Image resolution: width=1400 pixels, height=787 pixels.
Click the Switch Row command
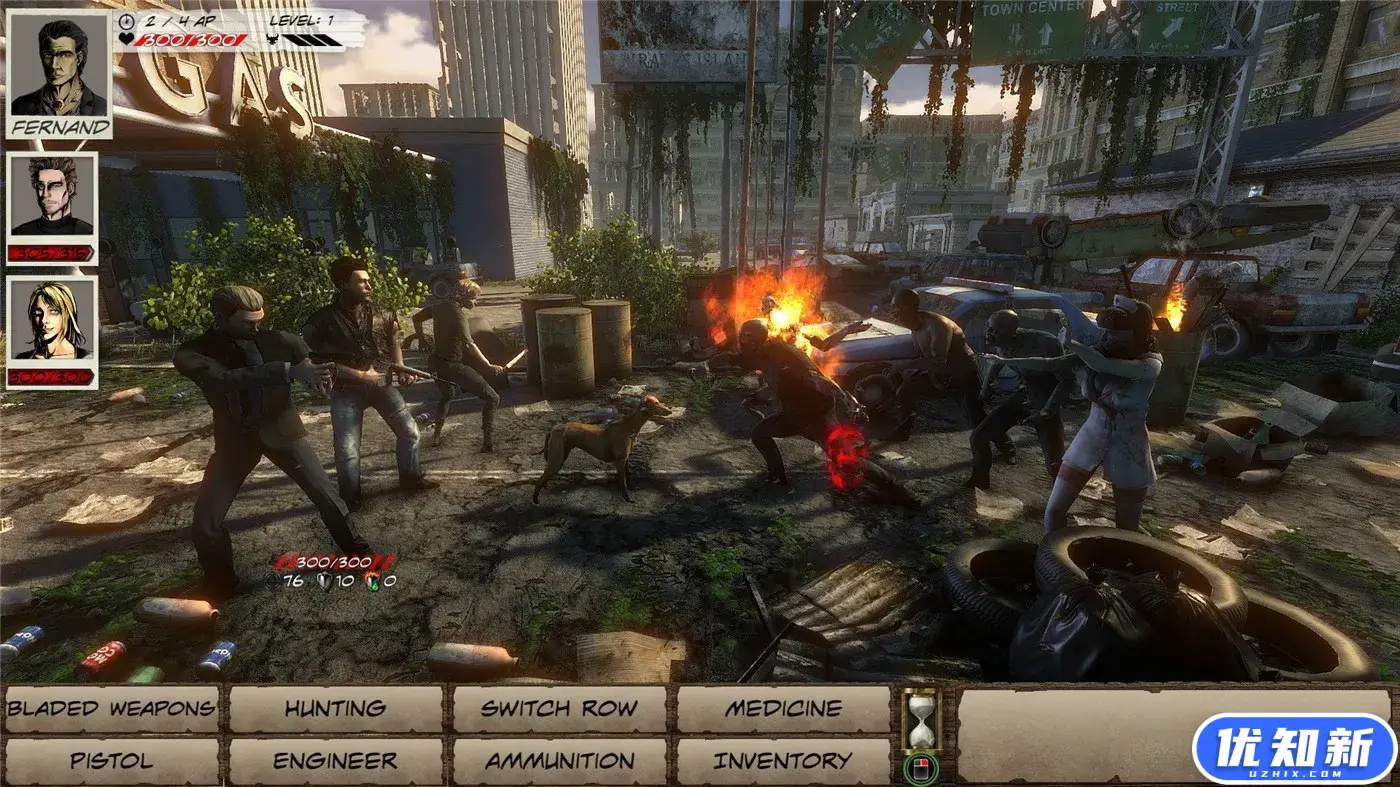pos(559,709)
